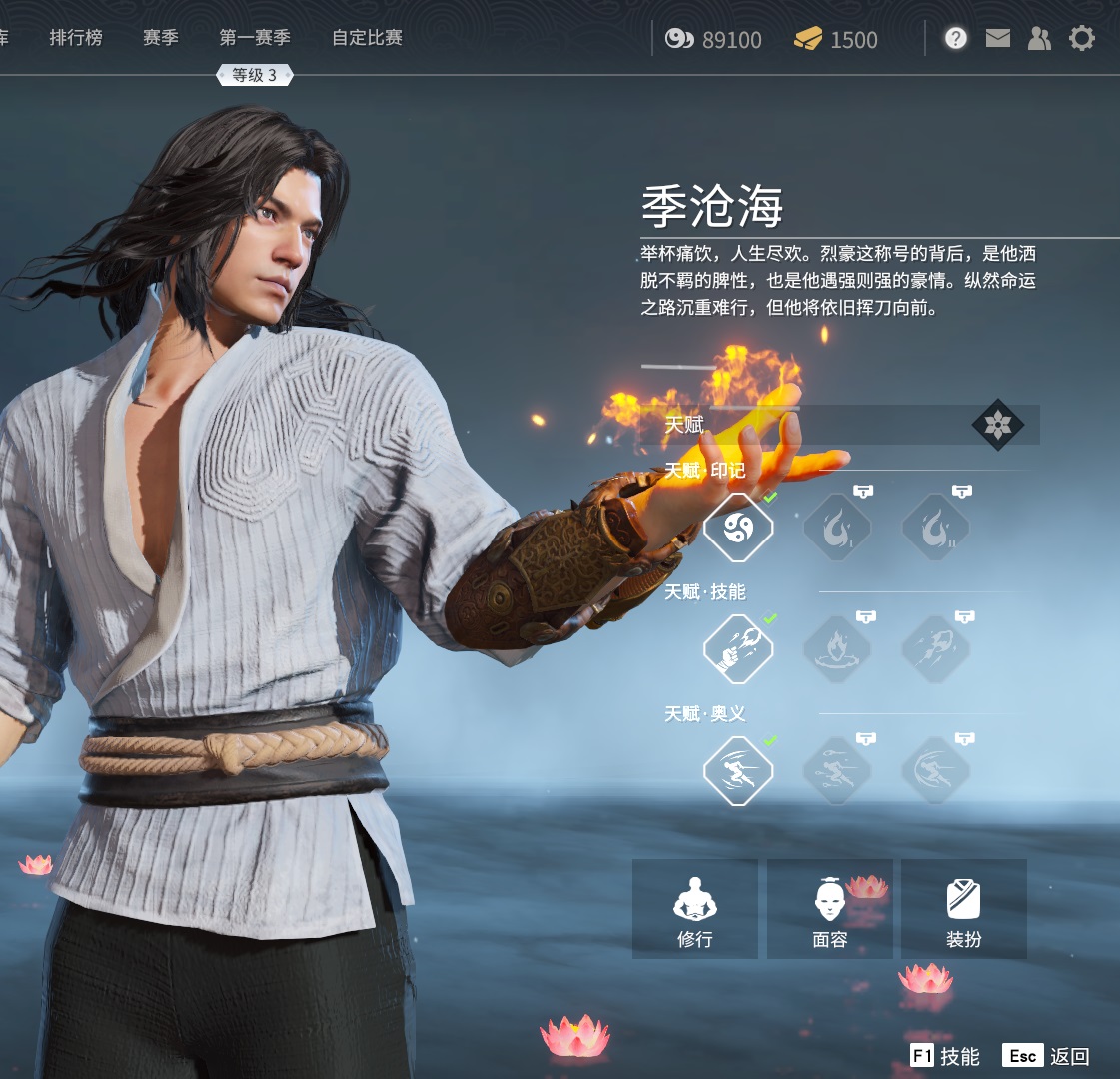Open the friends list icon
This screenshot has height=1079, width=1120.
click(x=1039, y=39)
